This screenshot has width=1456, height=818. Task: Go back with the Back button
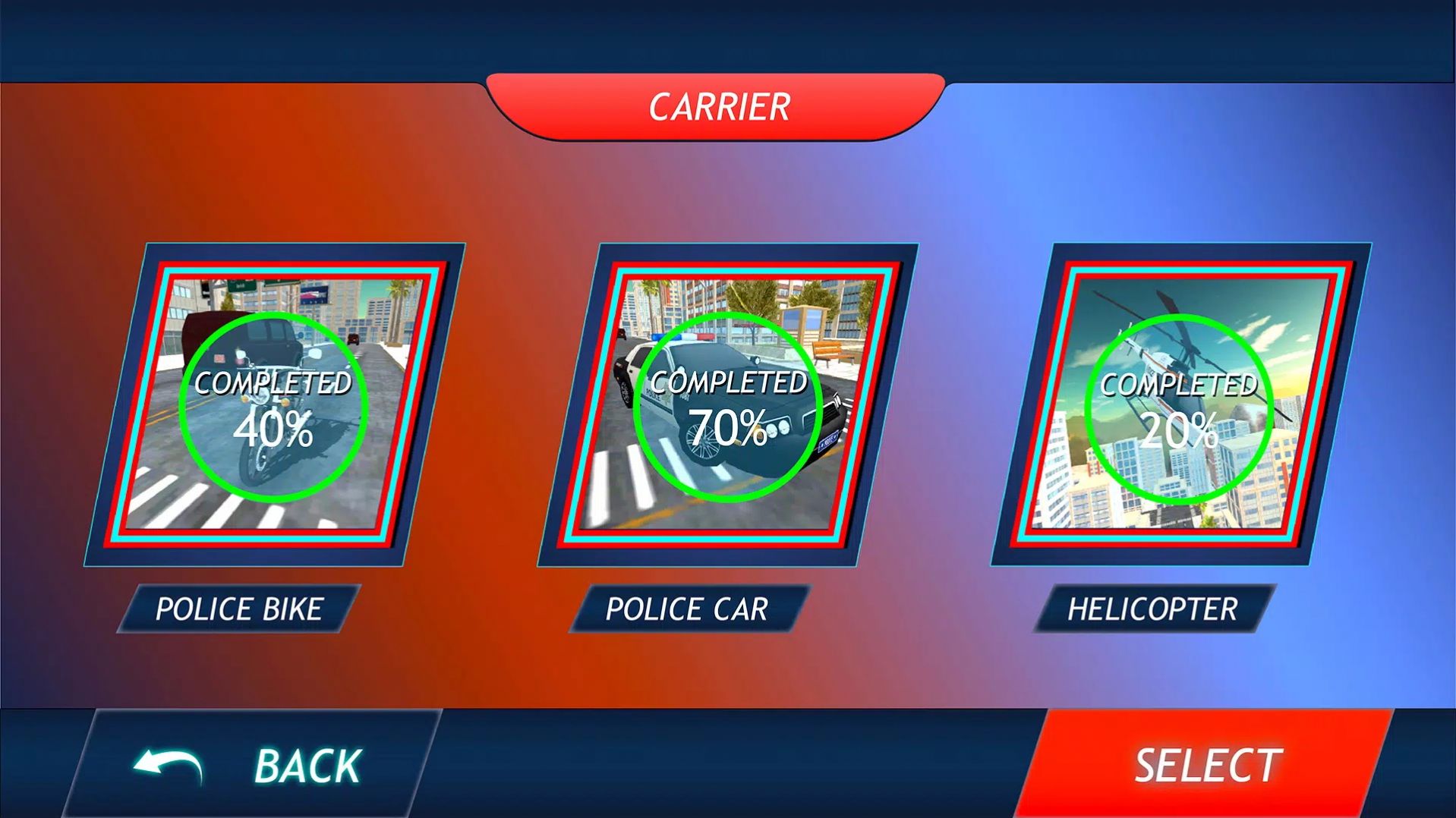[251, 763]
